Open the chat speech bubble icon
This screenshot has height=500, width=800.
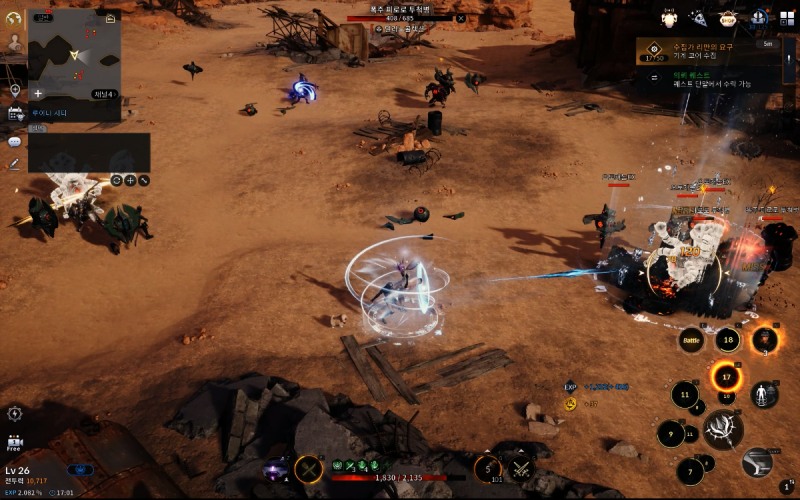point(15,141)
